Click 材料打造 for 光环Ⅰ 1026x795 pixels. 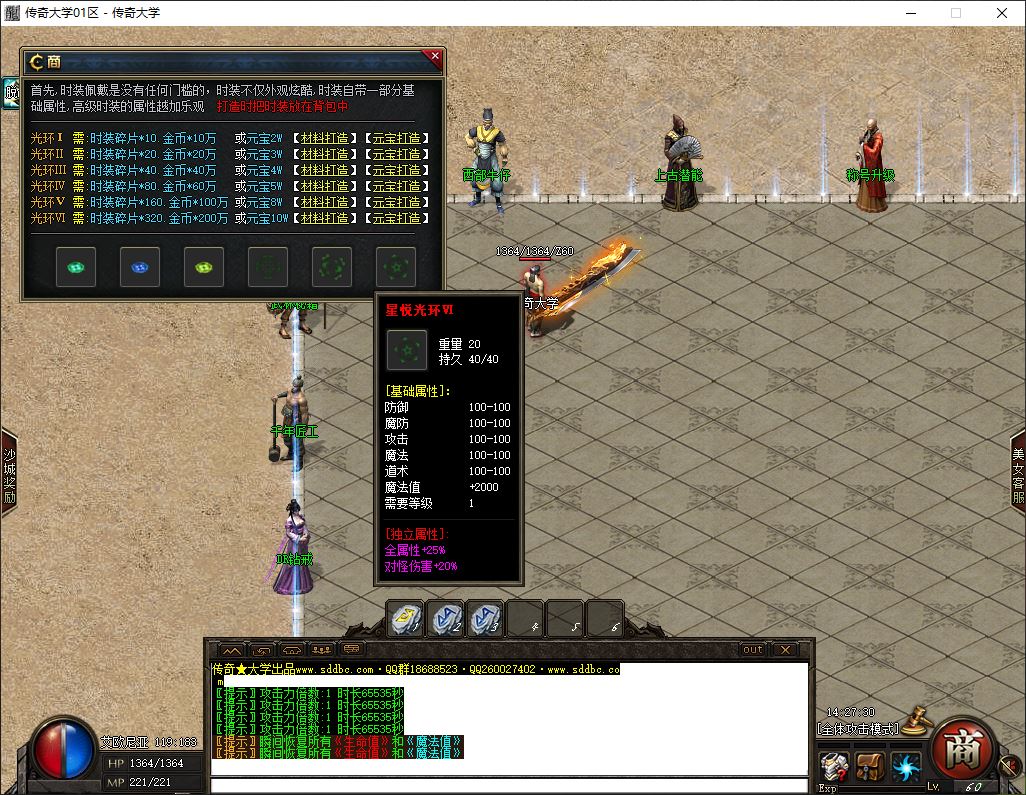click(x=325, y=139)
